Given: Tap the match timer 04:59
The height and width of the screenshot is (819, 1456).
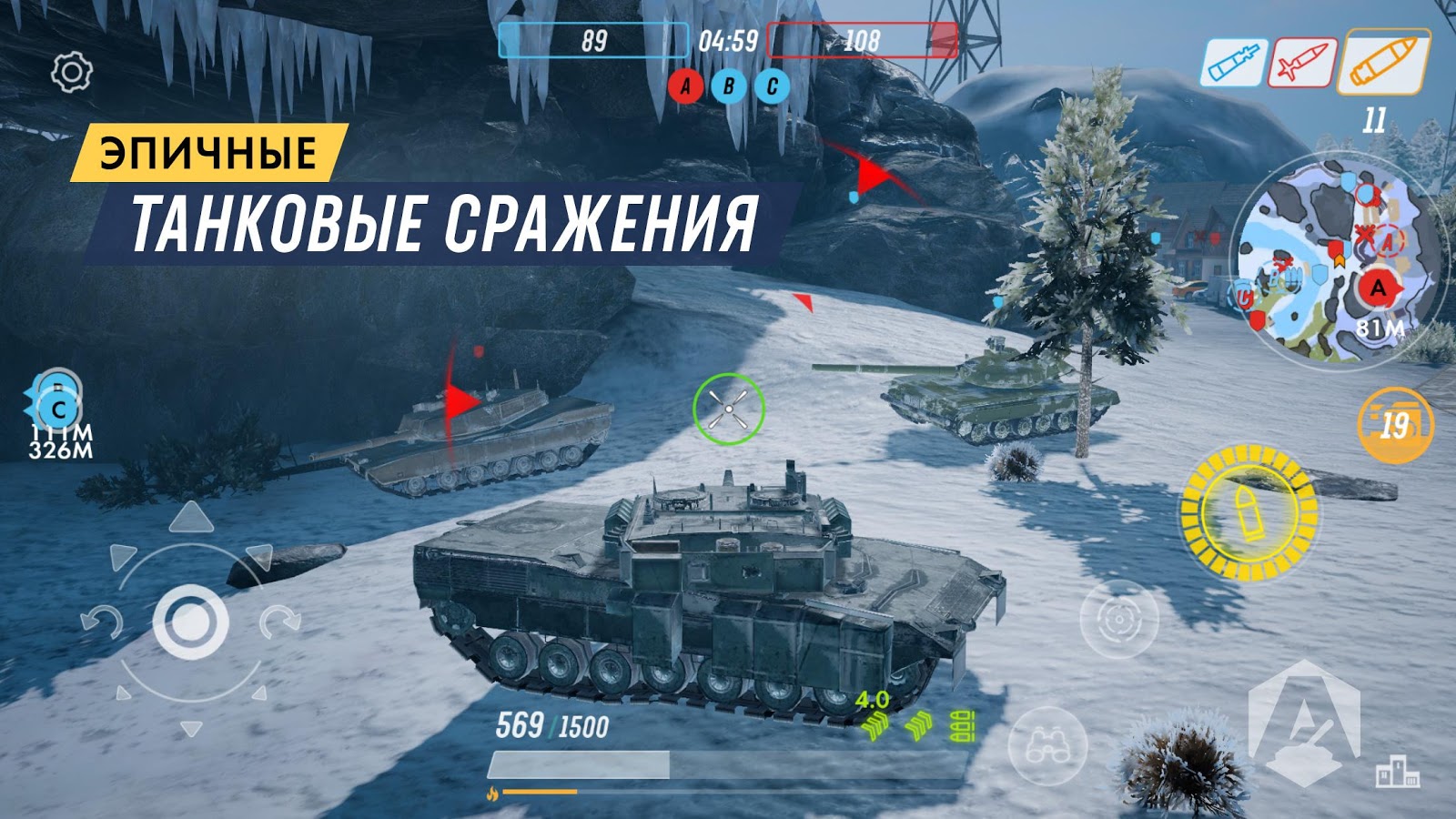Looking at the screenshot, I should (x=728, y=40).
